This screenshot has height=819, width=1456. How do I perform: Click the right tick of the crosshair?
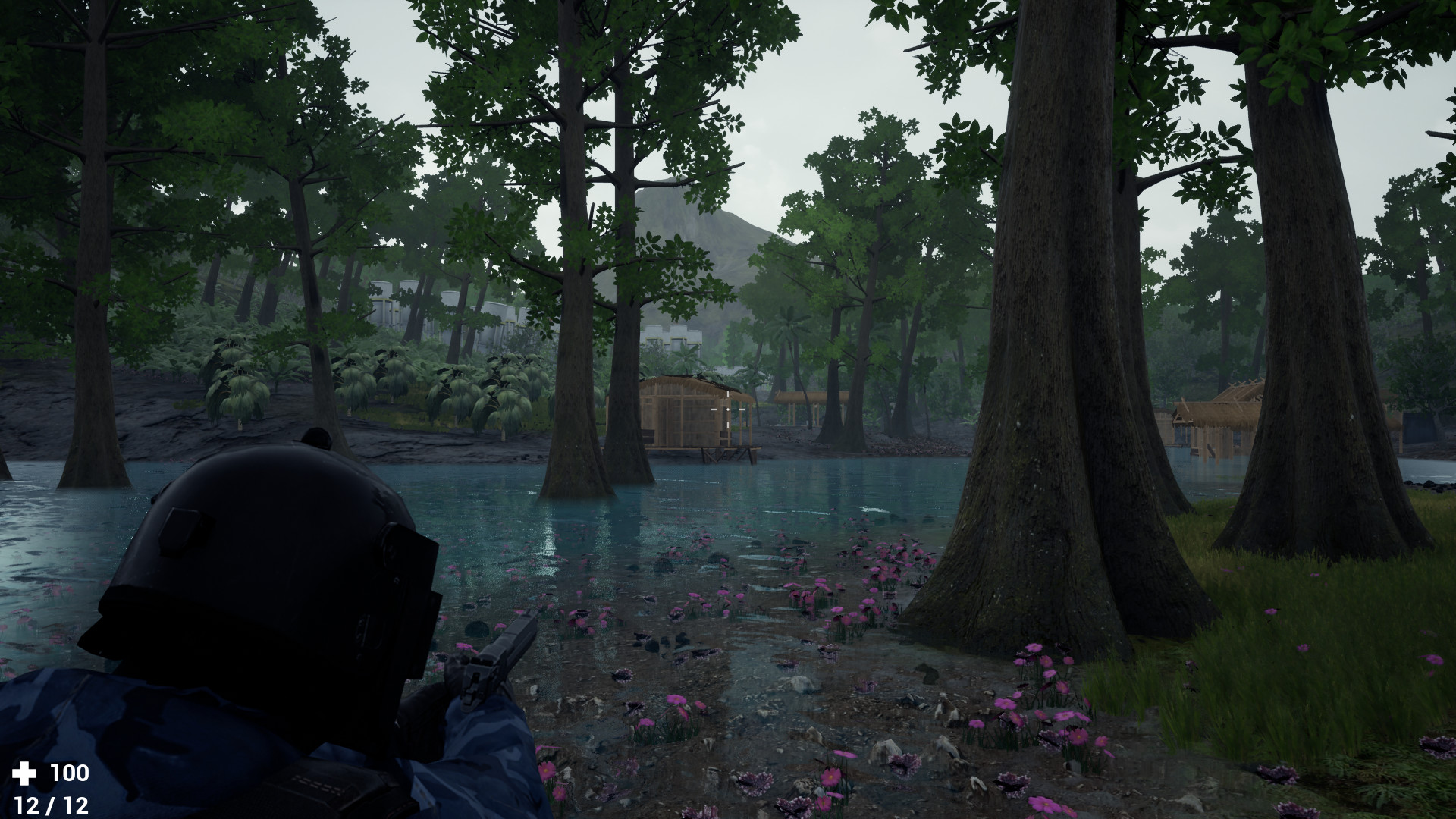pos(741,409)
